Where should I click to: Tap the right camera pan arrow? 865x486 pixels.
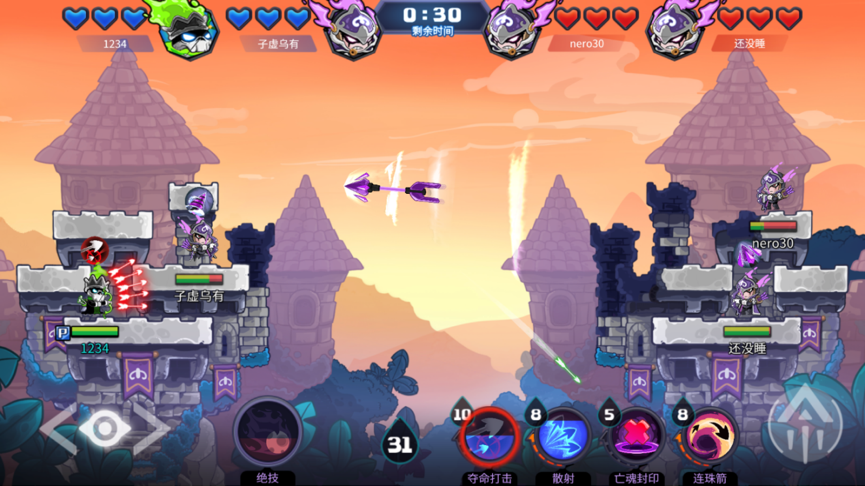[x=152, y=428]
